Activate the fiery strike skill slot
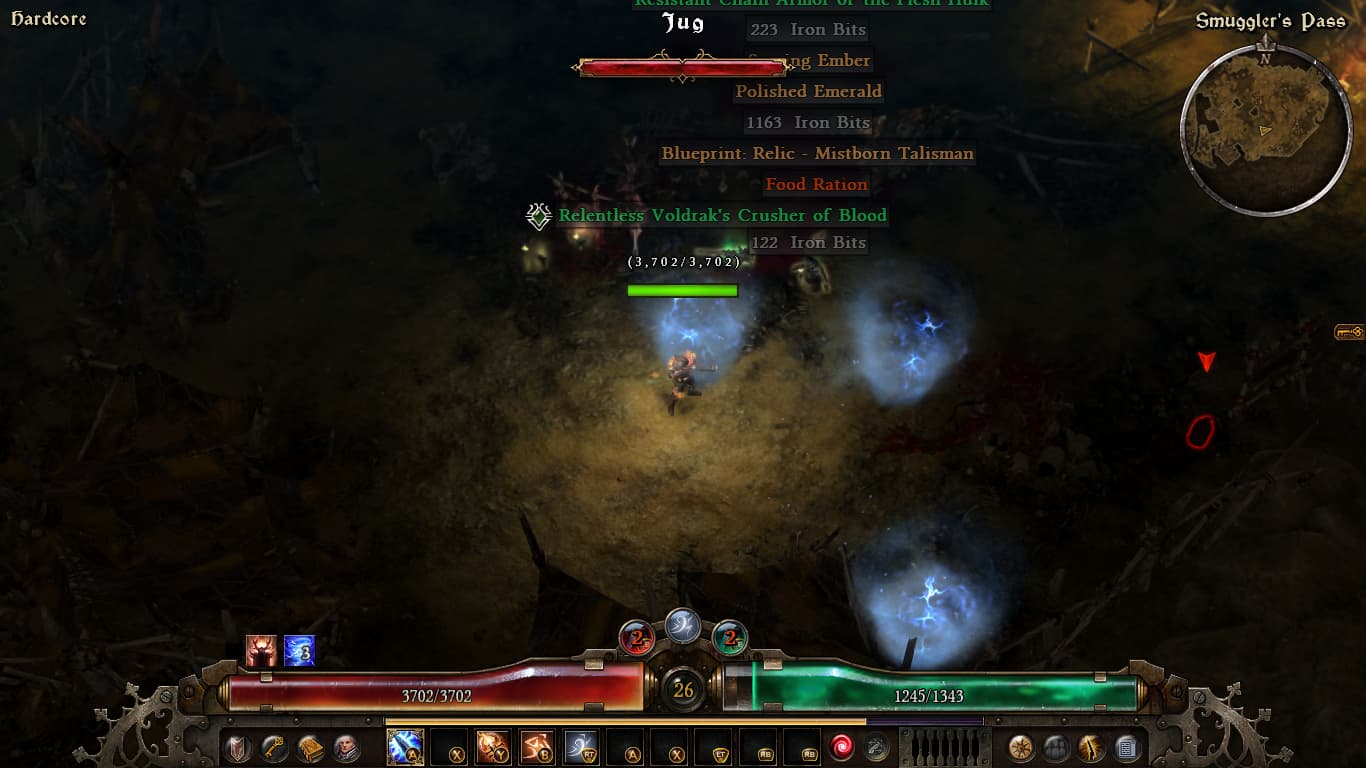1366x768 pixels. [x=492, y=747]
